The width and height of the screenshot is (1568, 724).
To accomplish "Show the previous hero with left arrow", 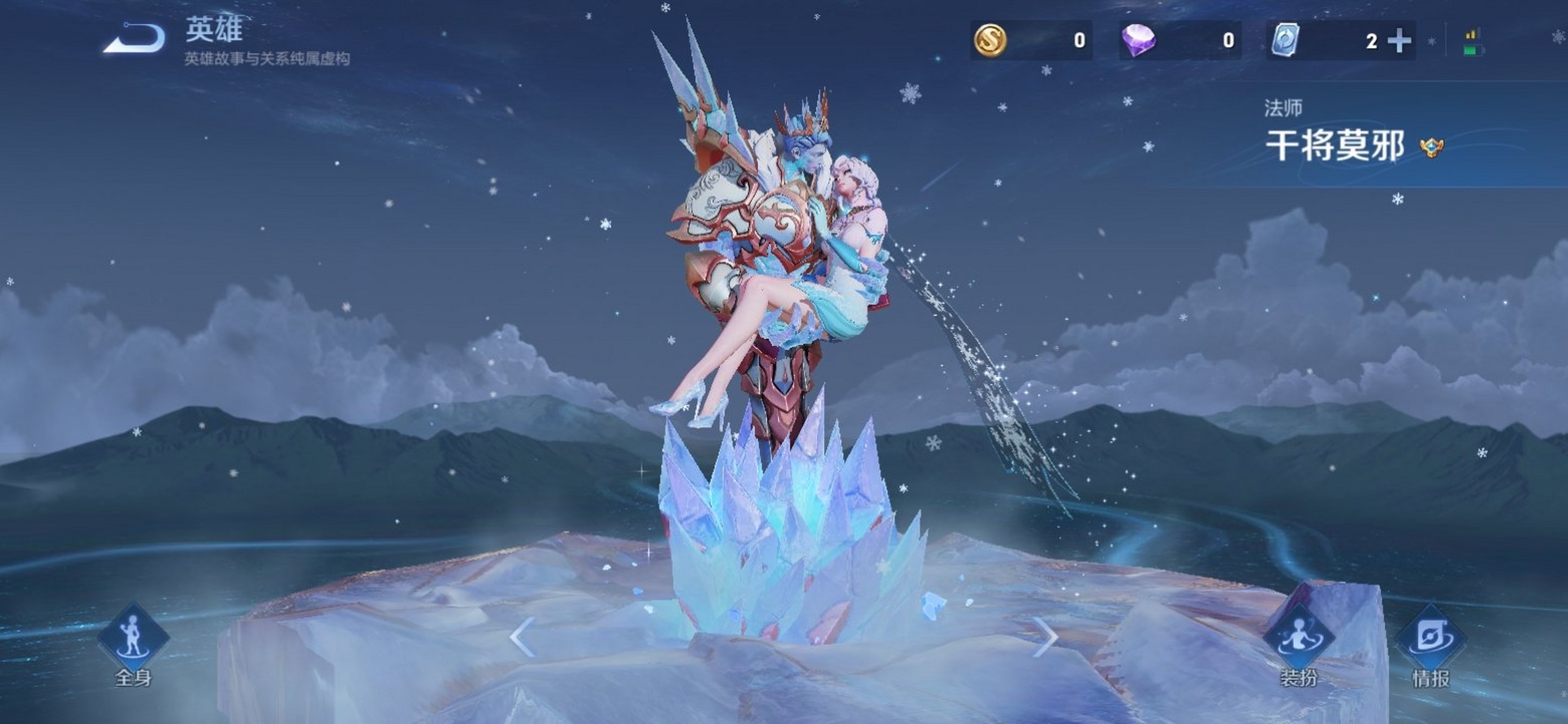I will 522,637.
